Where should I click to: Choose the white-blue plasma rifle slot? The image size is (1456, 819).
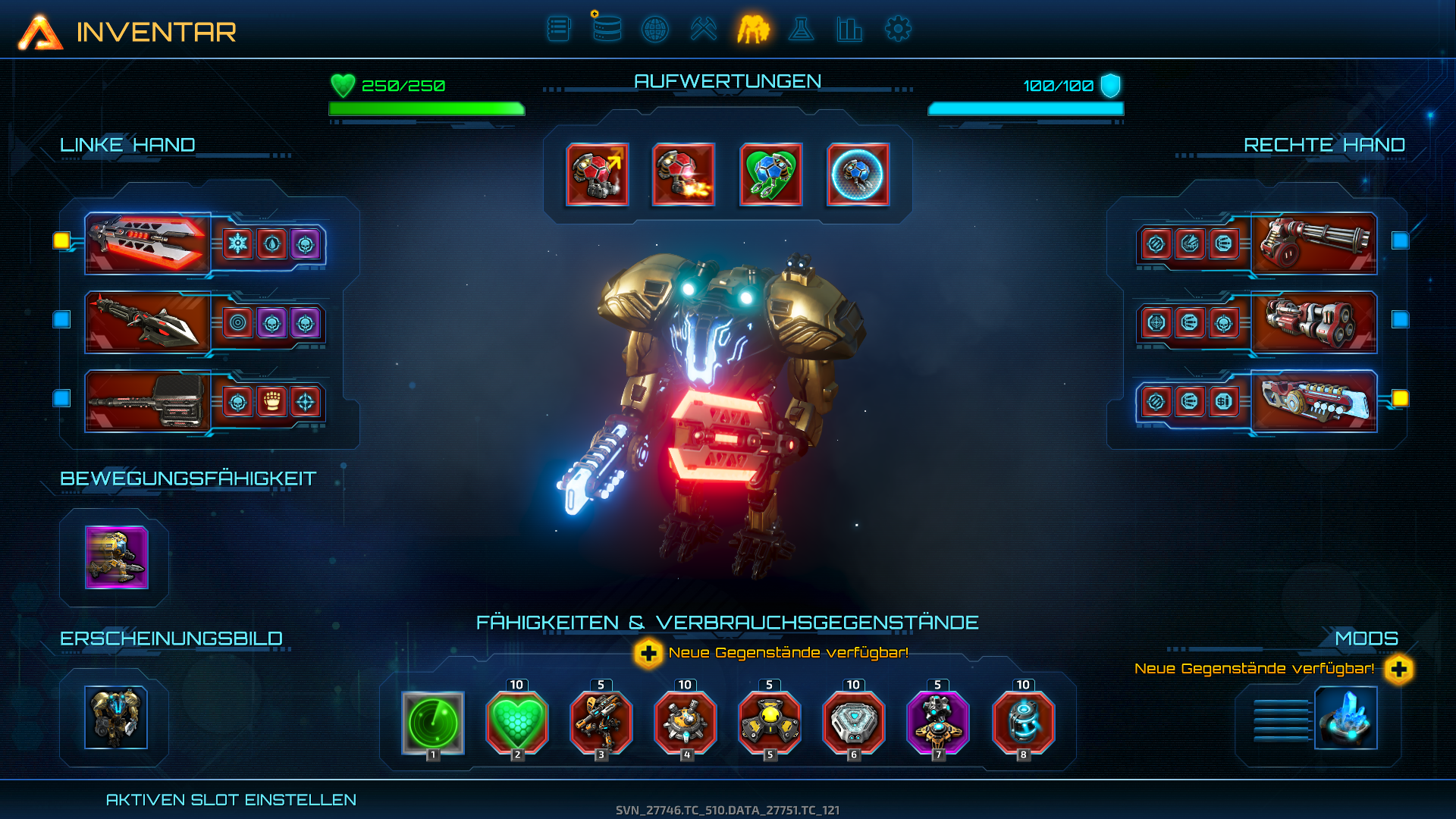(1313, 401)
